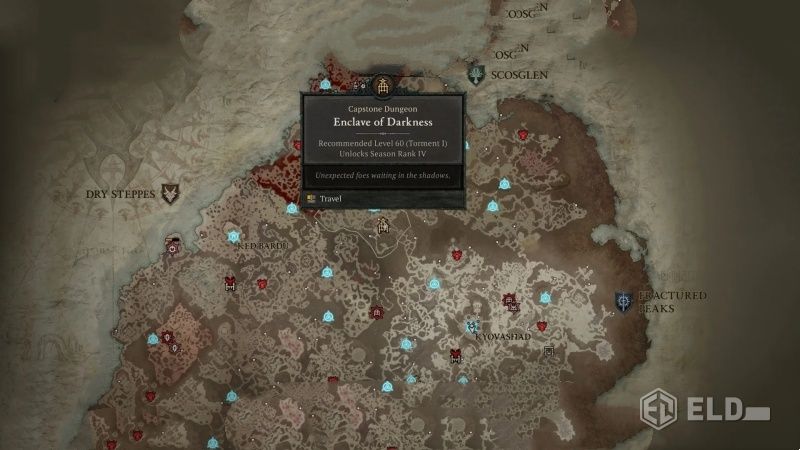The height and width of the screenshot is (450, 800).
Task: Select the dungeon gate marker below the tooltip
Action: click(x=382, y=226)
